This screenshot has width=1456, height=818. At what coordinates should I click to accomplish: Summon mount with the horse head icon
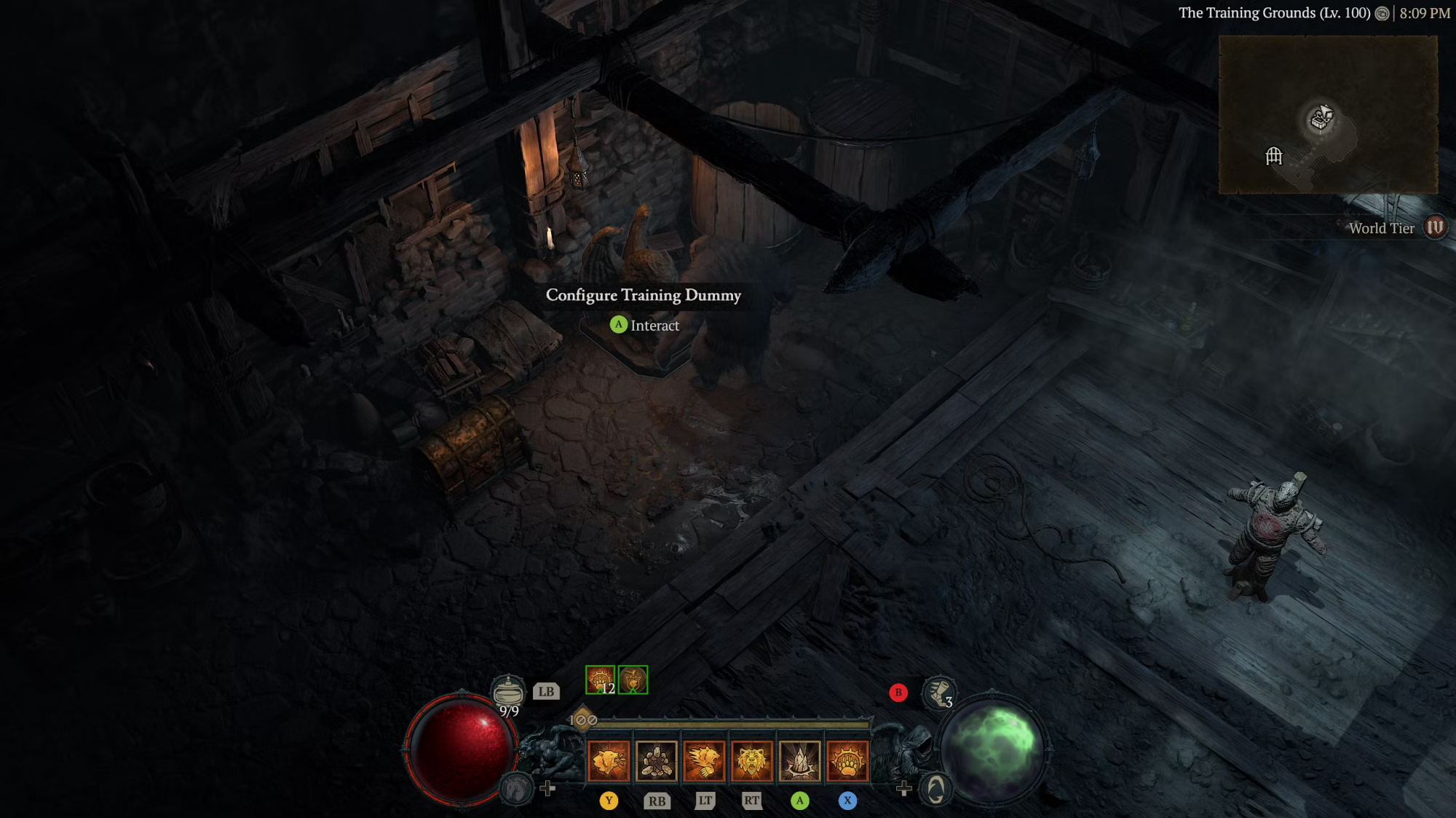click(x=516, y=788)
